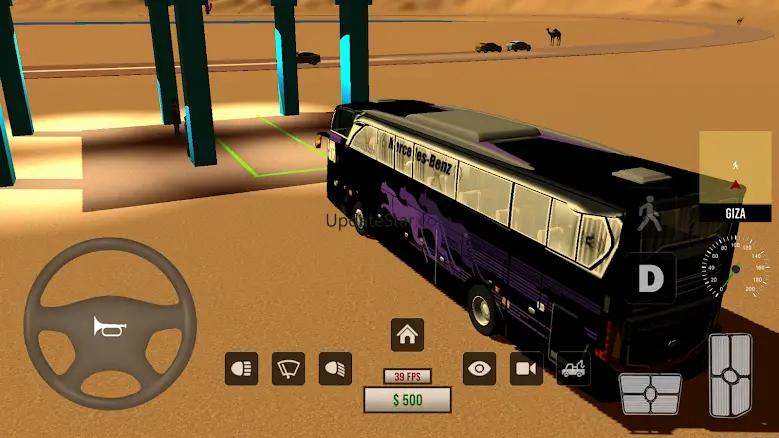
Task: Switch the camera view
Action: [x=526, y=369]
